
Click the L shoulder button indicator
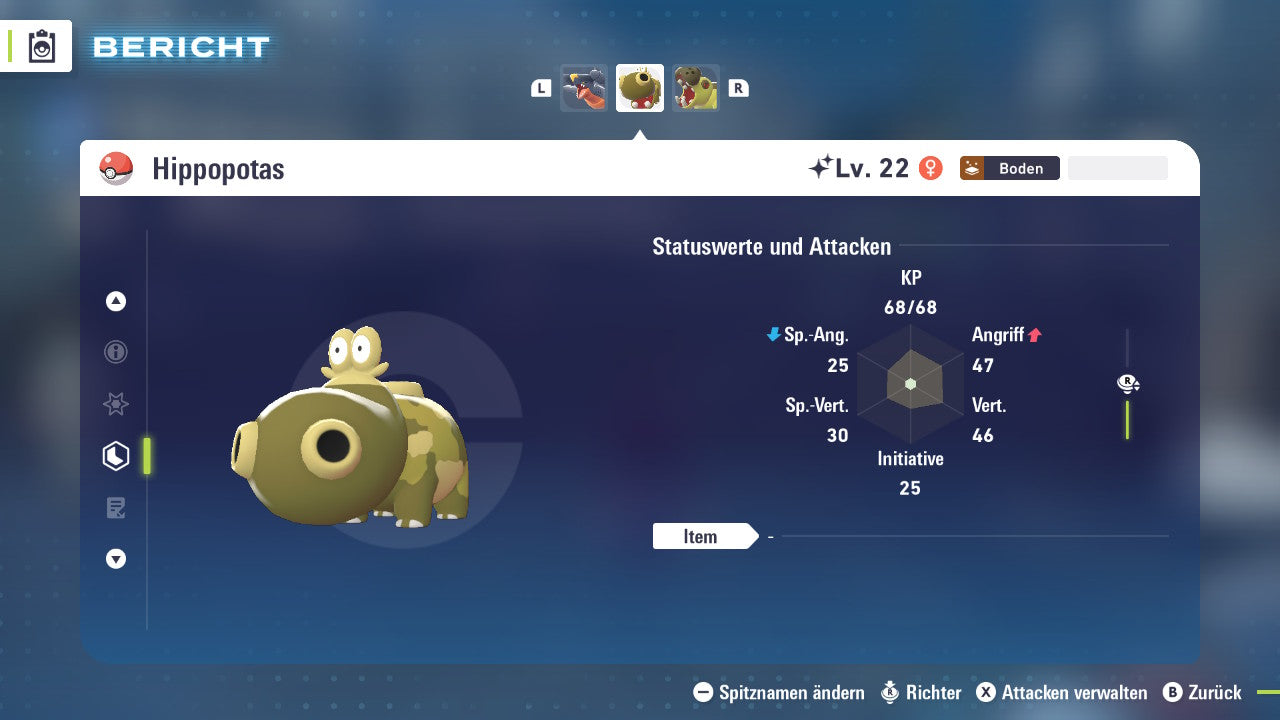(x=540, y=87)
